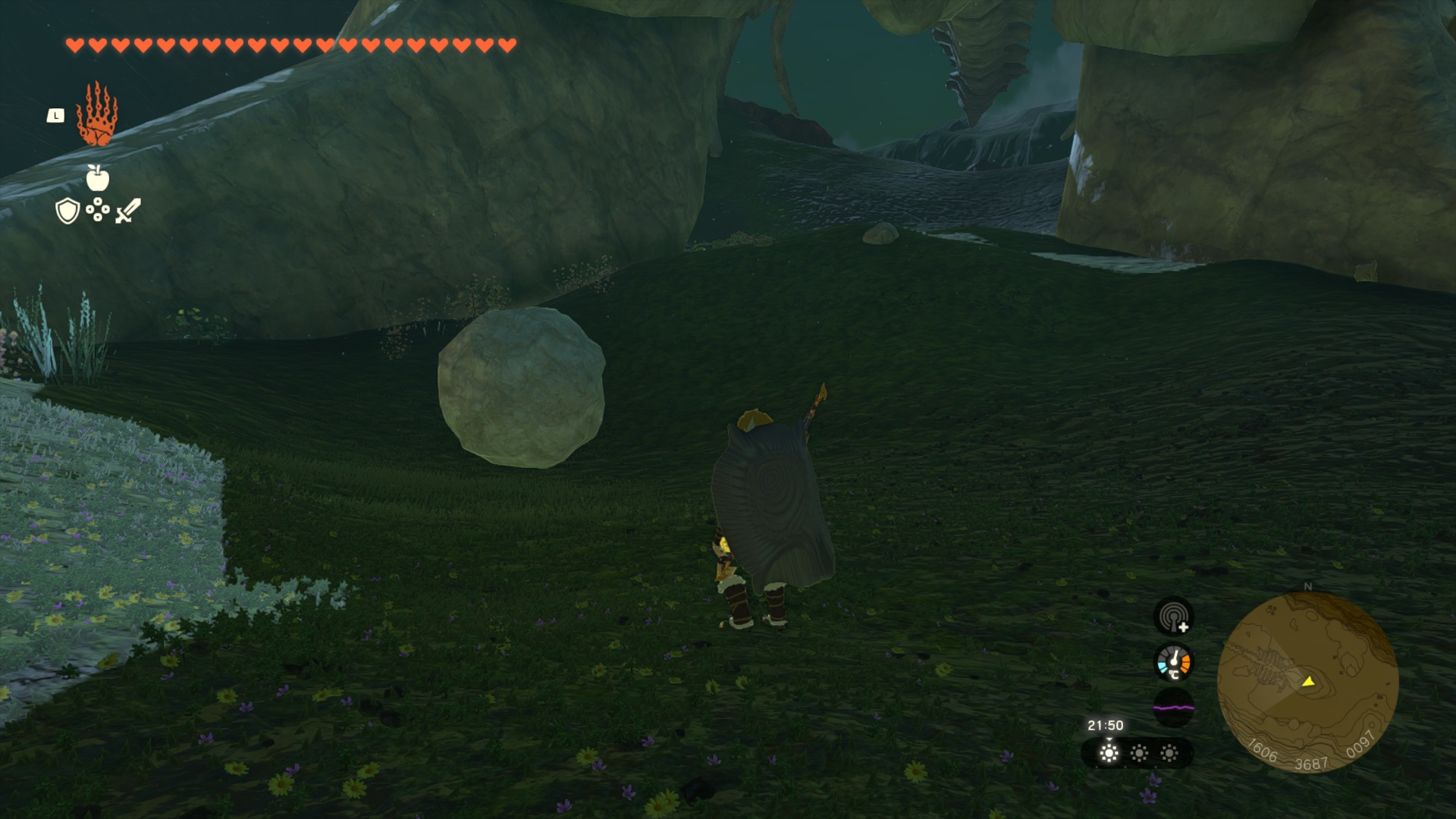1456x819 pixels.
Task: Open the circular minimap
Action: click(x=1307, y=682)
